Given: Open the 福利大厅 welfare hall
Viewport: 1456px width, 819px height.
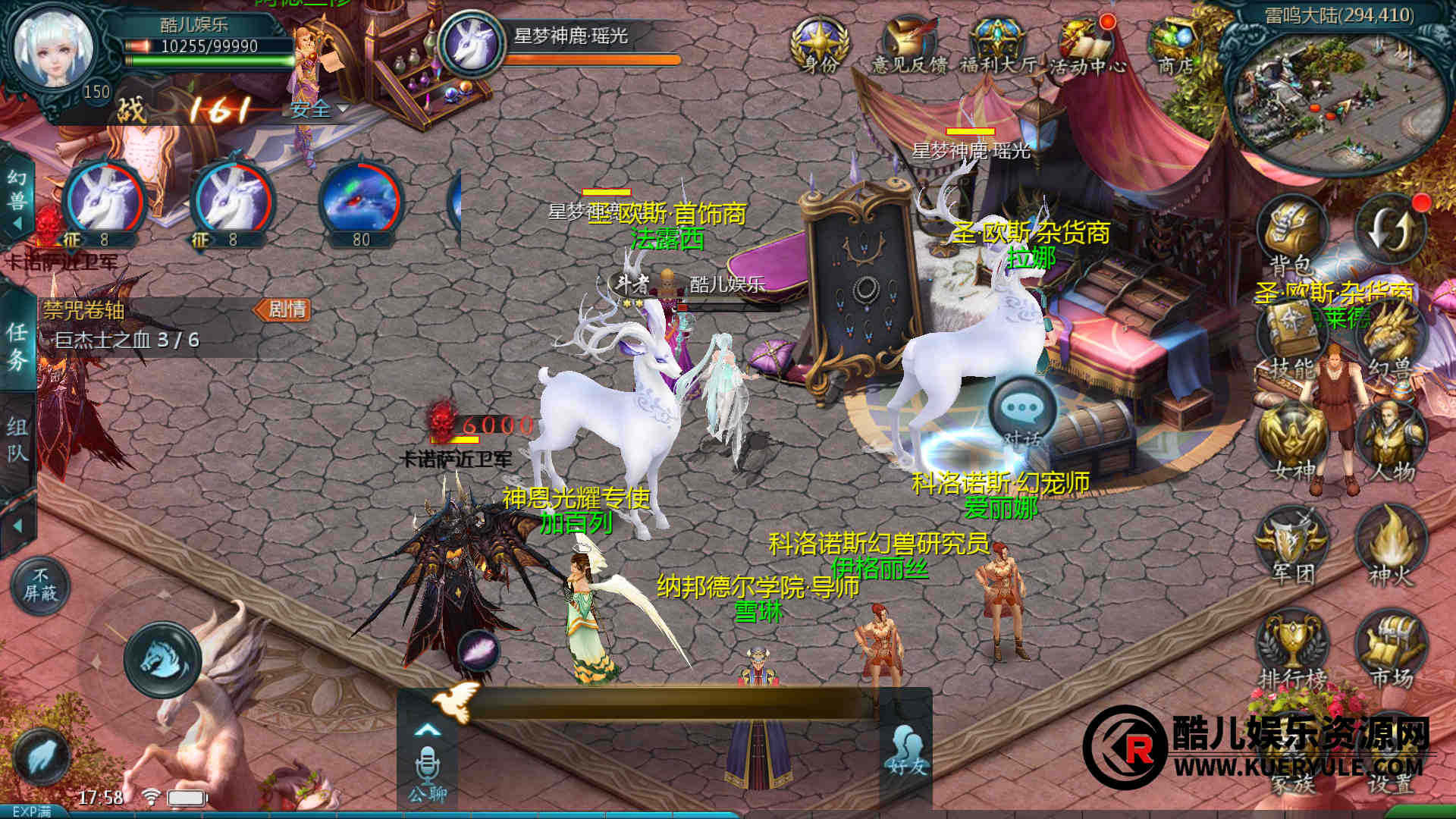Looking at the screenshot, I should tap(998, 44).
